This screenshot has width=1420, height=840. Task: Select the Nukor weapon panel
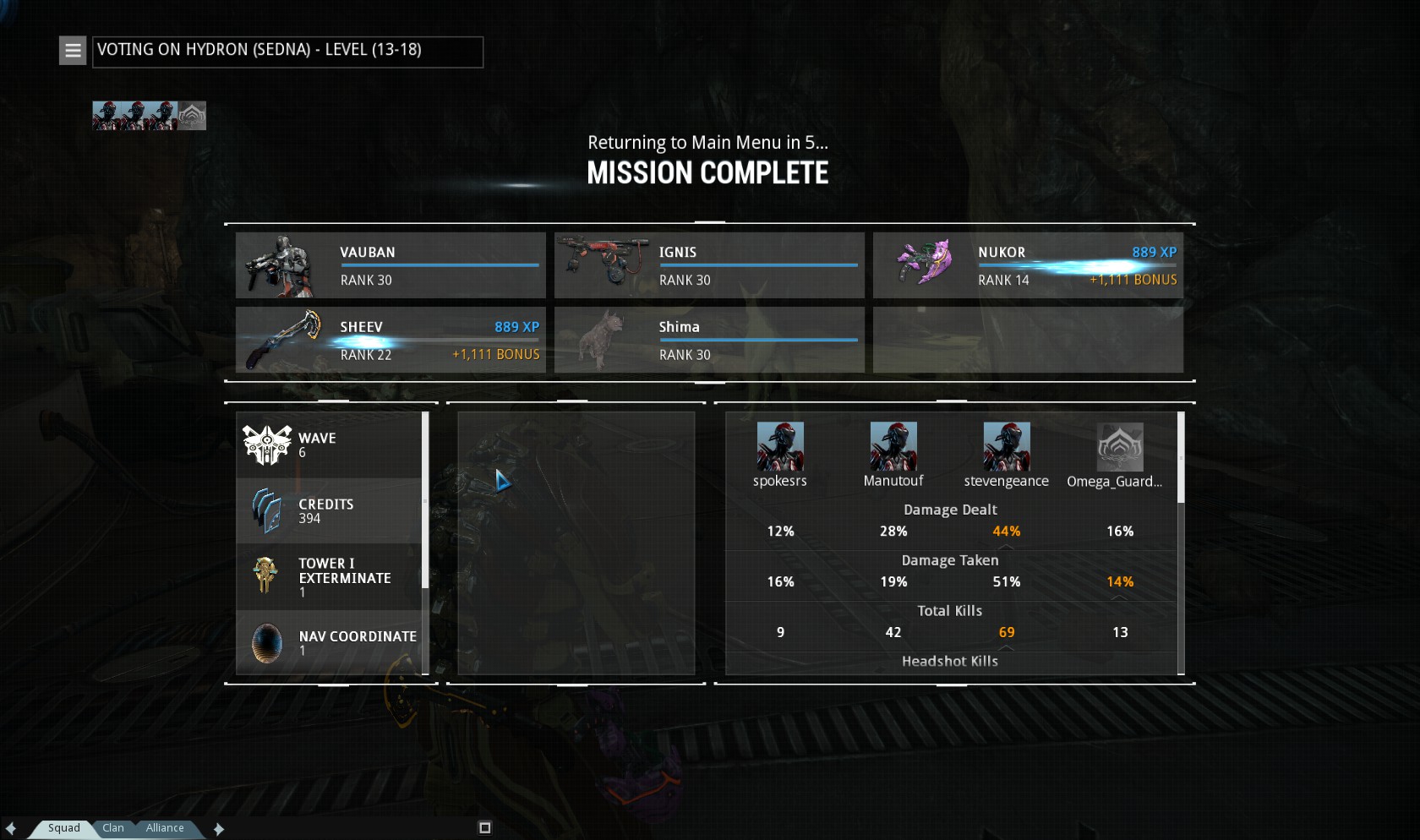tap(1028, 265)
